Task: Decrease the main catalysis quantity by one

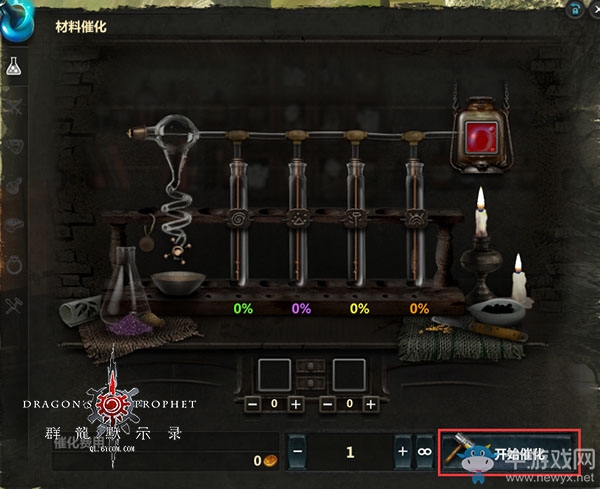Action: [297, 452]
